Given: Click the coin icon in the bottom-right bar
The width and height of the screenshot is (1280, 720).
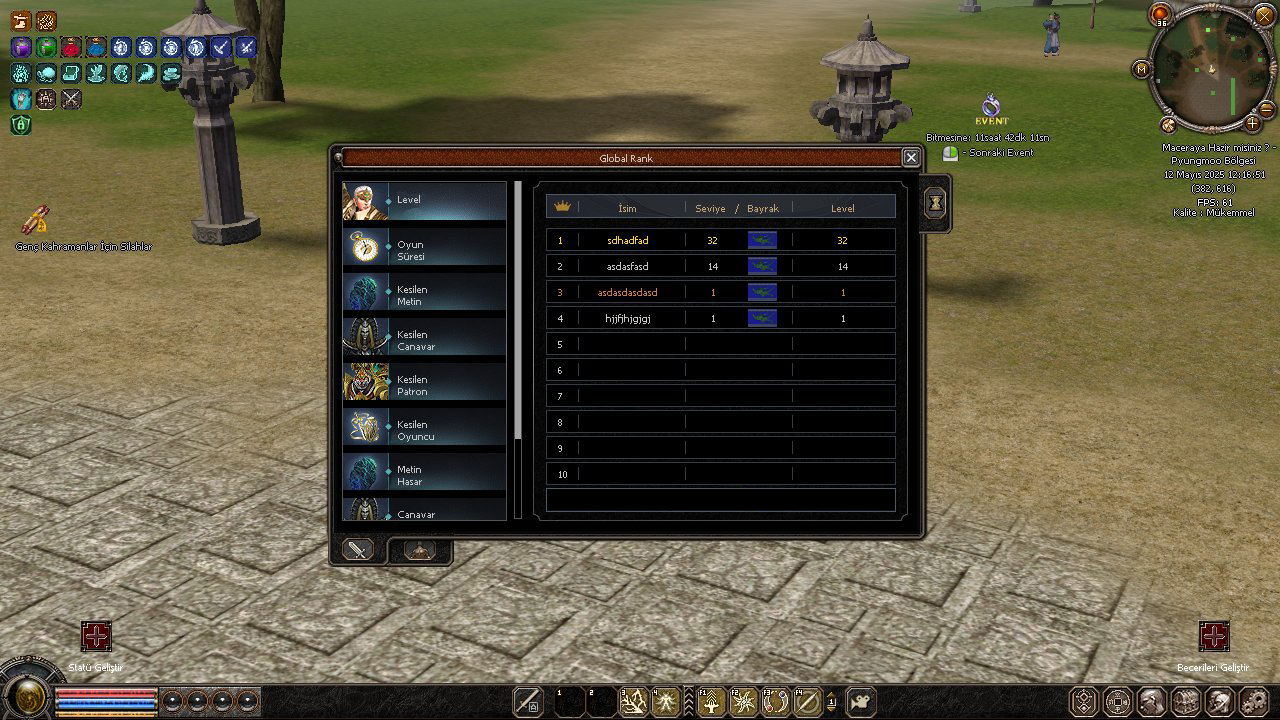Looking at the screenshot, I should [x=1117, y=700].
